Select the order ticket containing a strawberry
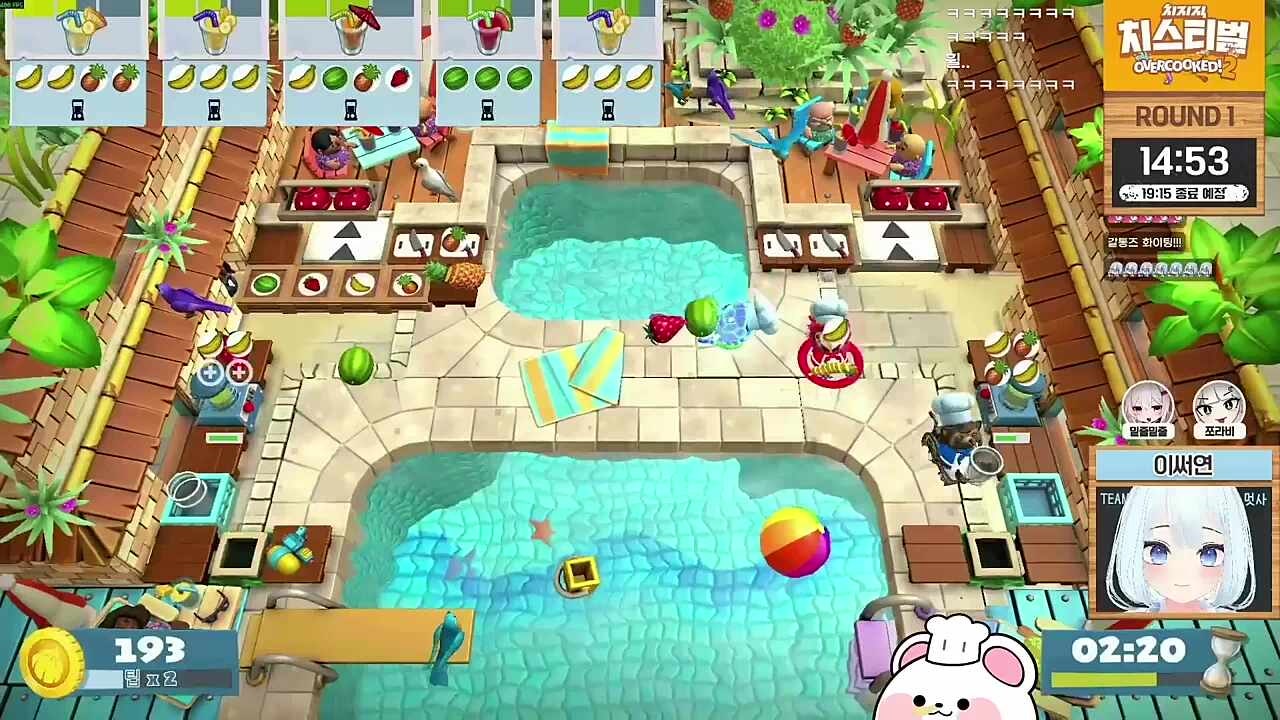 [x=350, y=62]
